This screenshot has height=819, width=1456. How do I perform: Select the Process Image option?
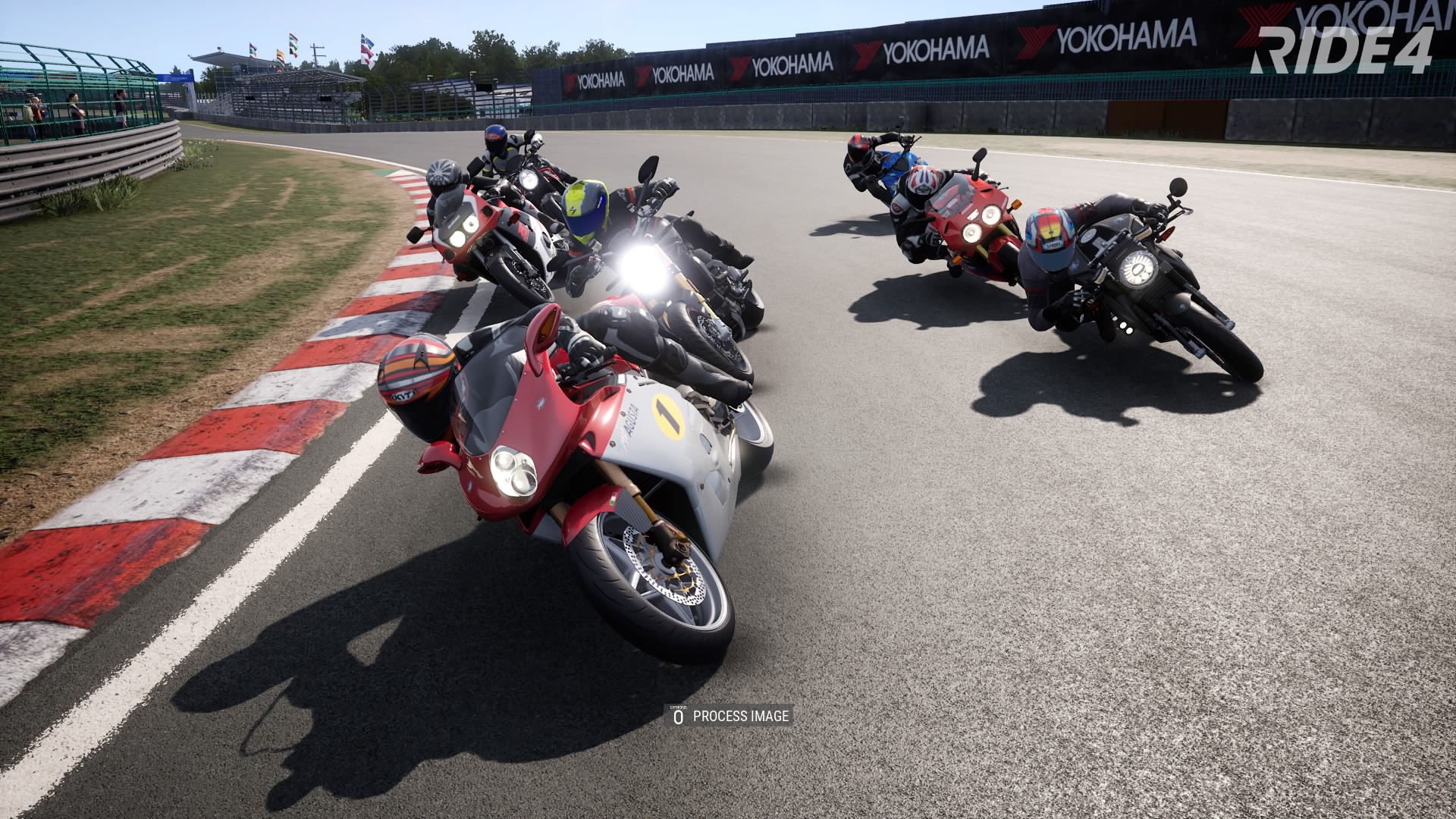[x=730, y=716]
